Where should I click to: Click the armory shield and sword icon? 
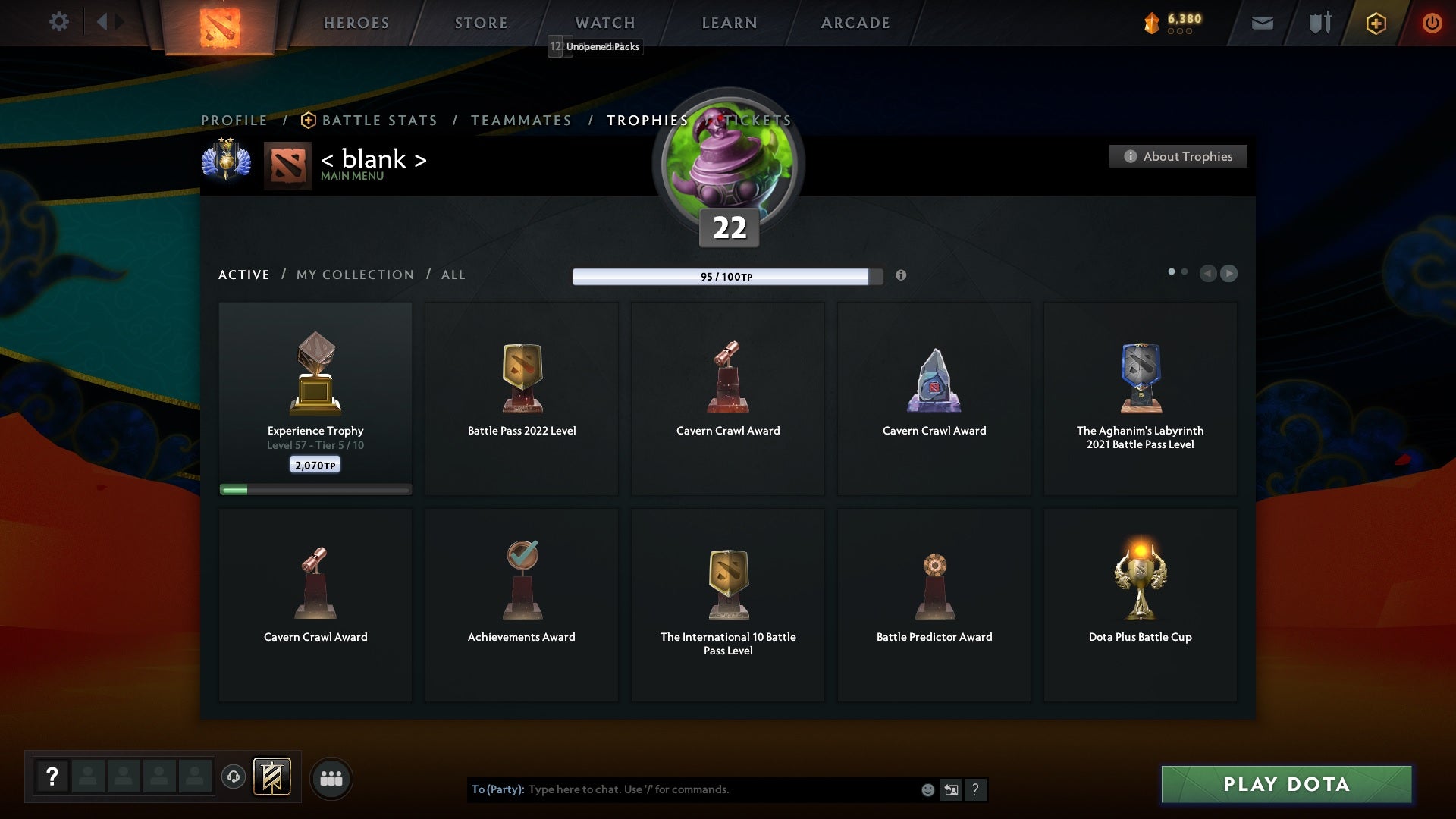(1319, 23)
